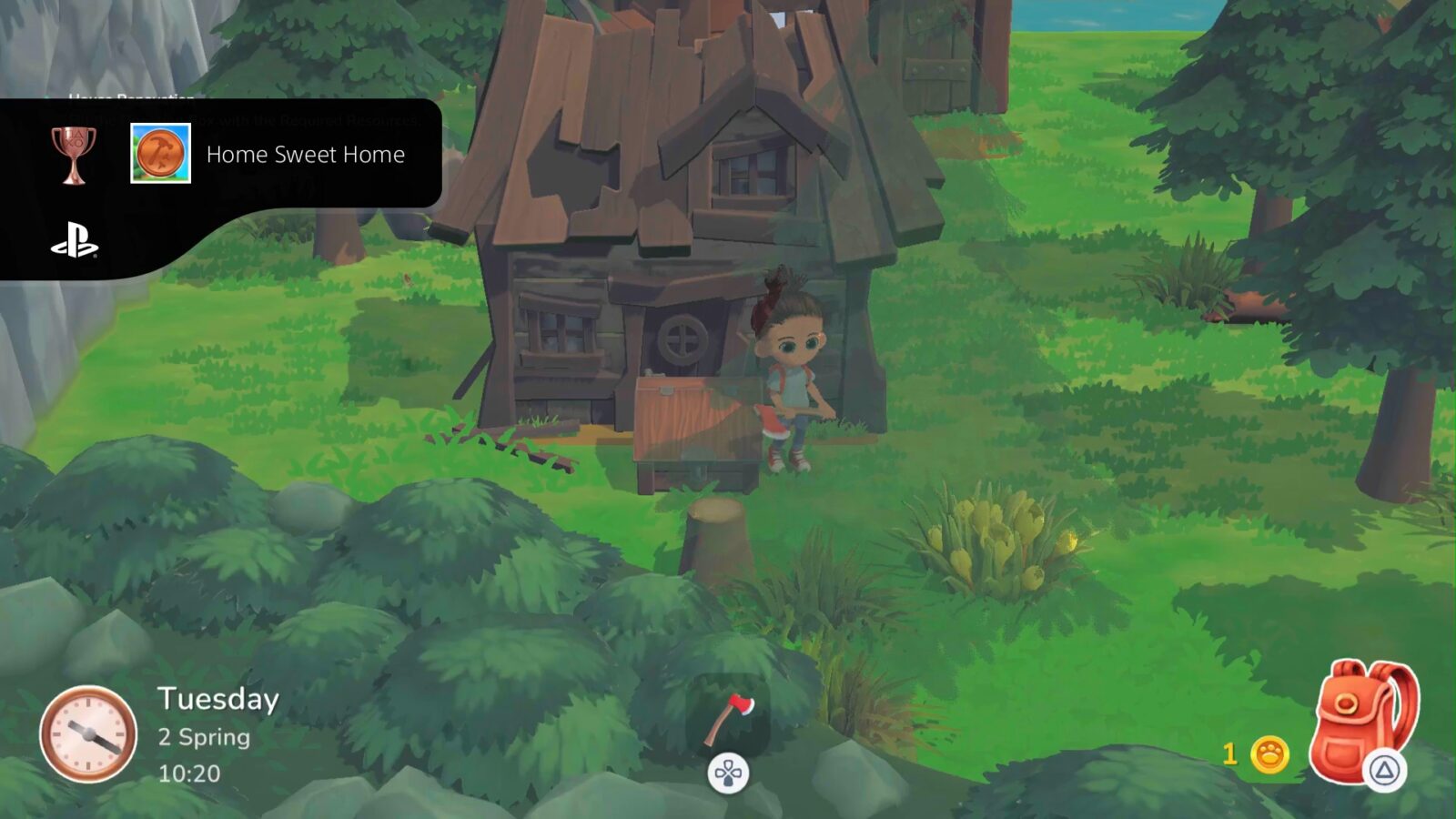This screenshot has height=819, width=1456.
Task: Toggle the Tuesday day display
Action: [217, 699]
